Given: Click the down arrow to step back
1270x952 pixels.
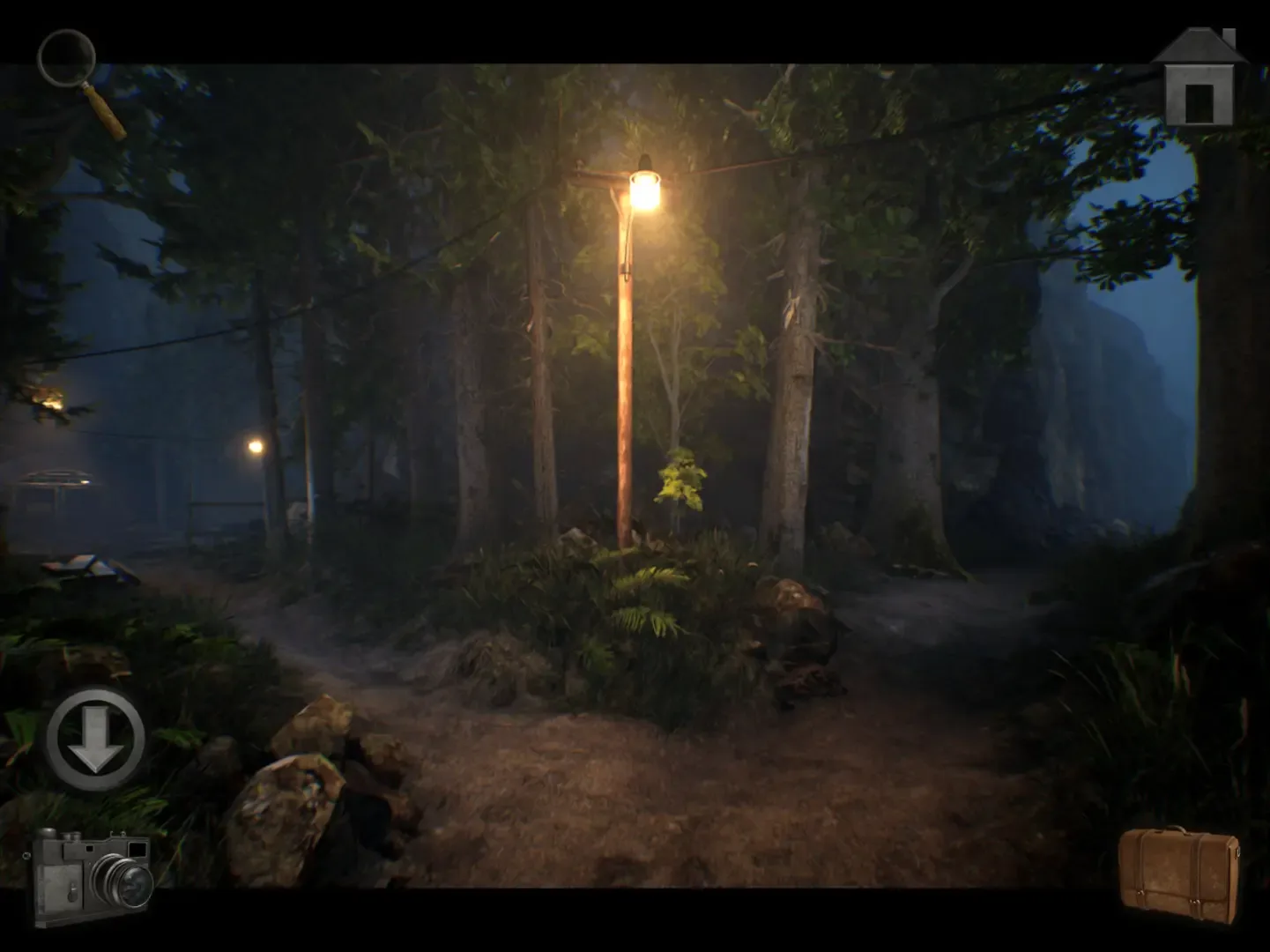Looking at the screenshot, I should [97, 740].
